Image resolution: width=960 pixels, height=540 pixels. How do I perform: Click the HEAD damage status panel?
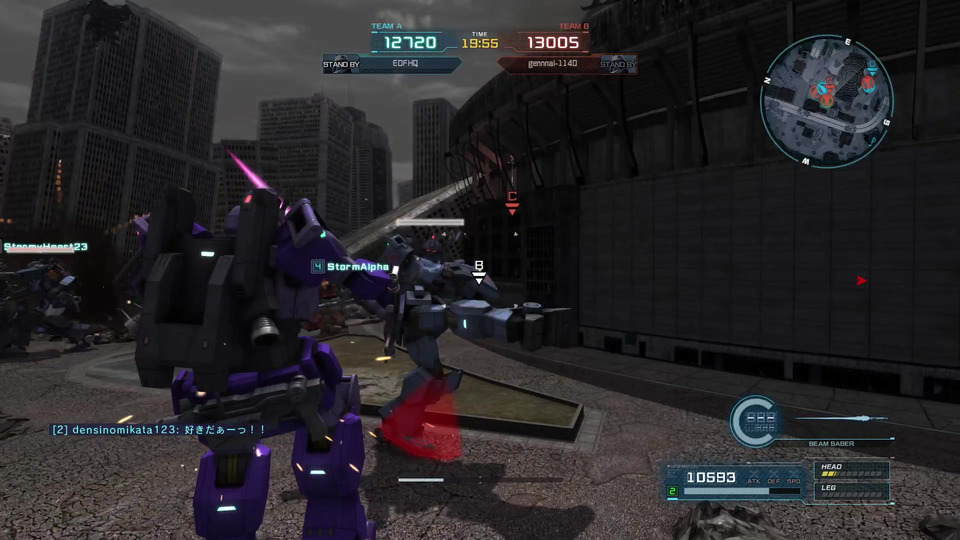[852, 470]
